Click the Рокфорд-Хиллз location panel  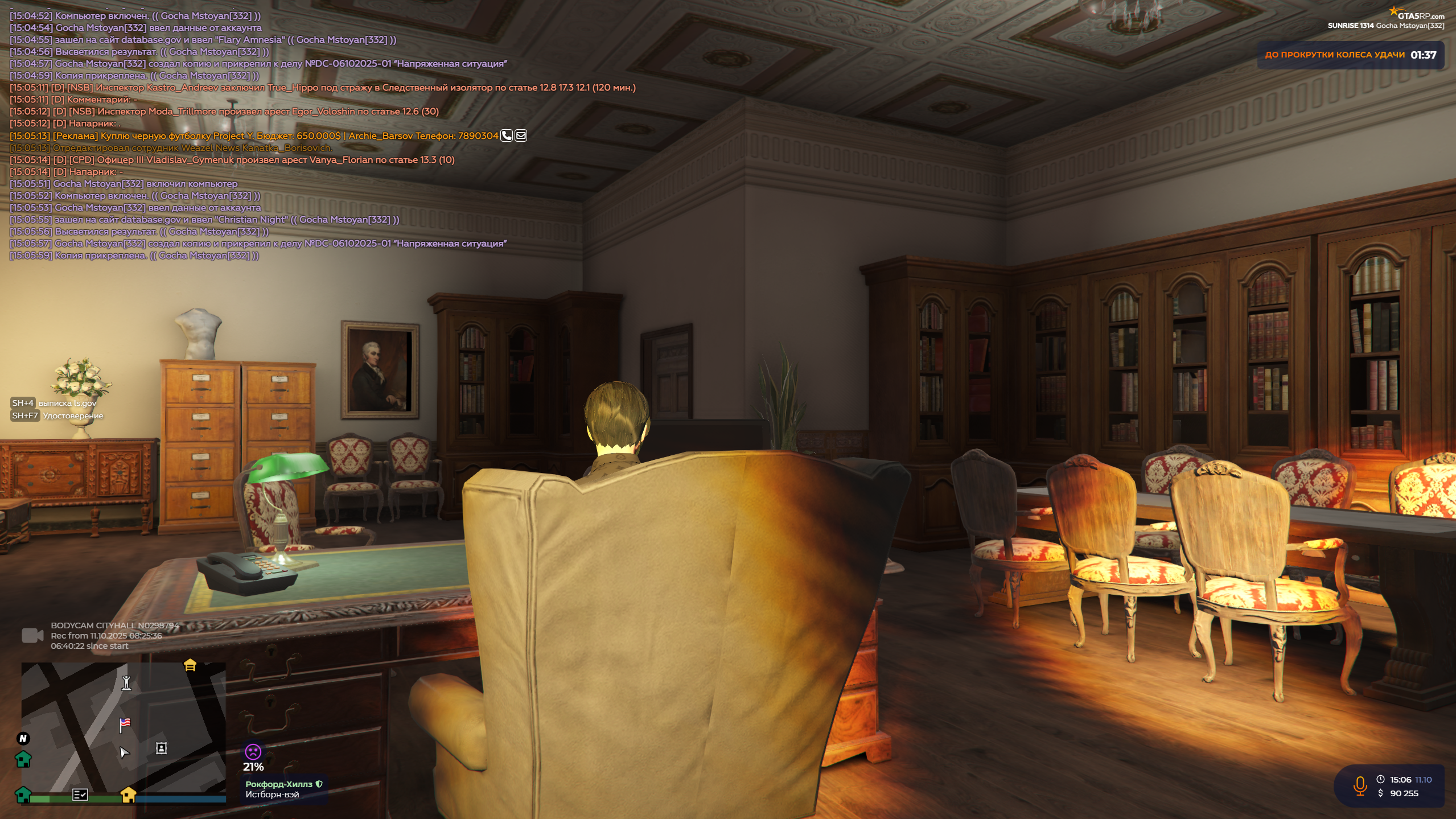point(283,789)
